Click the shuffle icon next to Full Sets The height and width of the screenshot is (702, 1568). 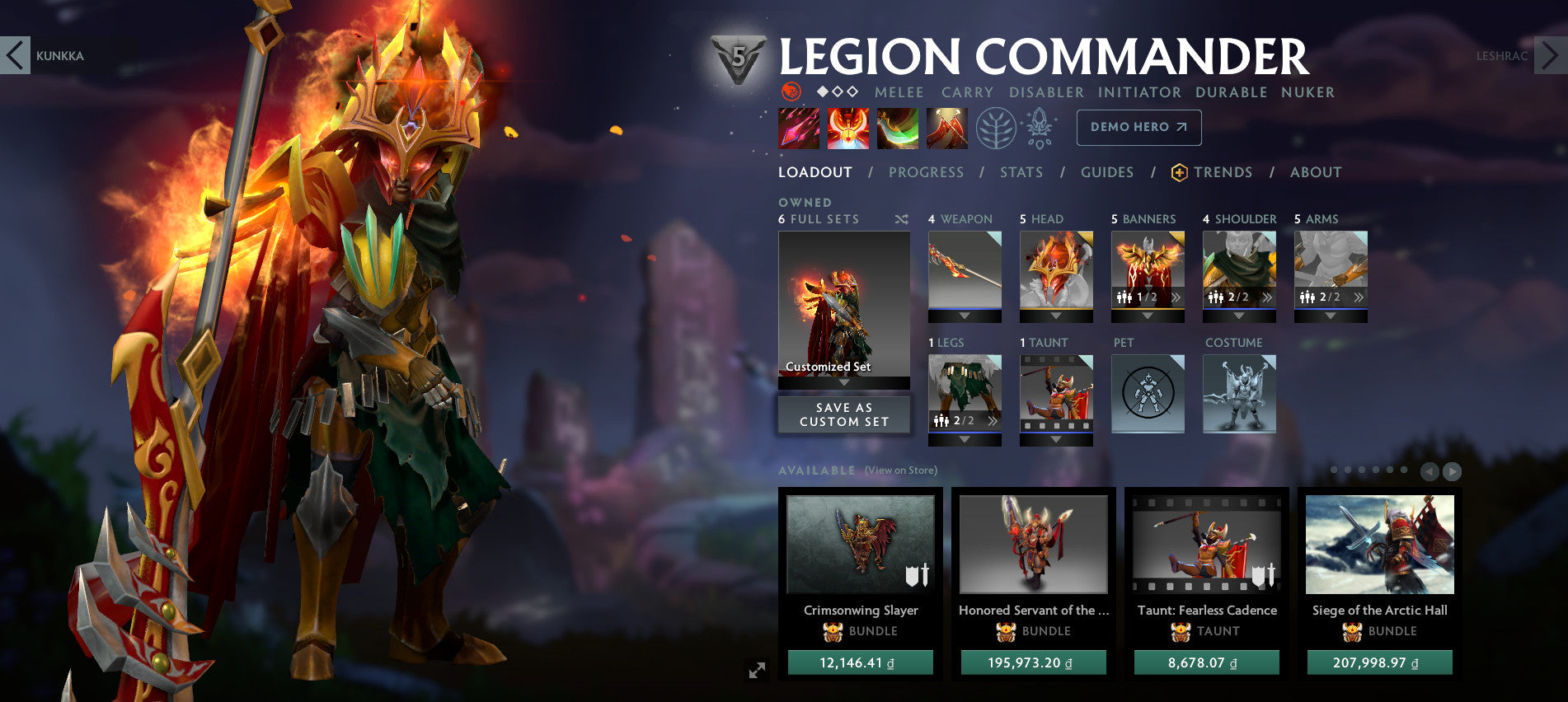(x=902, y=219)
